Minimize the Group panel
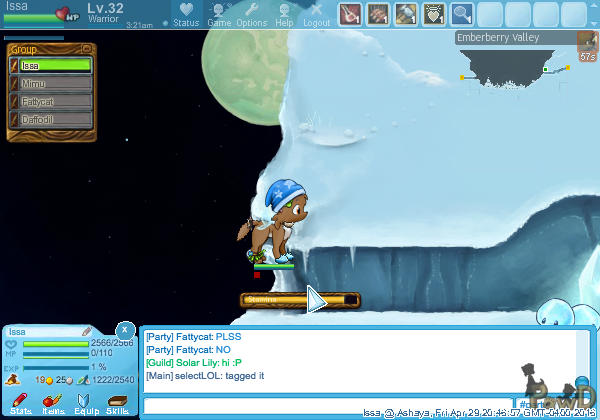 [x=86, y=48]
